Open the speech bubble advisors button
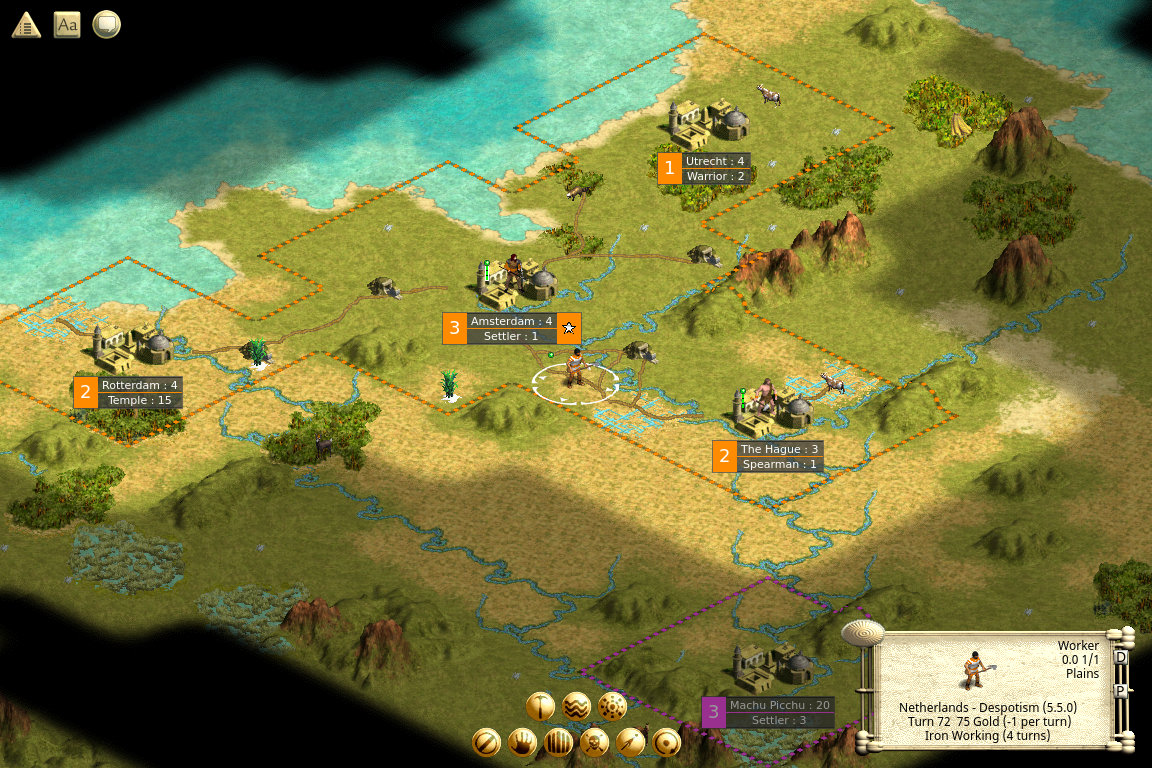 pos(106,25)
